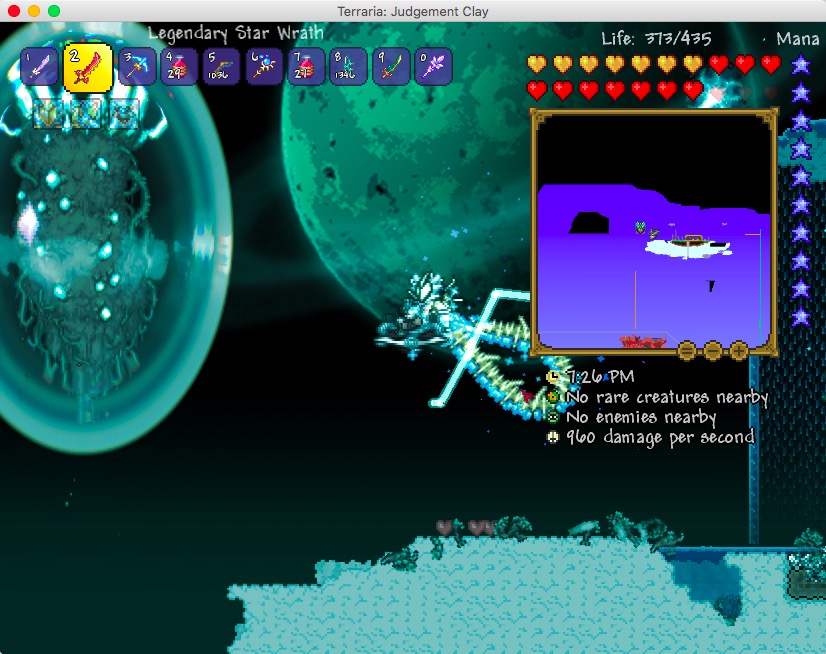Select the potion stack of 29
Screen dimensions: 826x654
[178, 68]
